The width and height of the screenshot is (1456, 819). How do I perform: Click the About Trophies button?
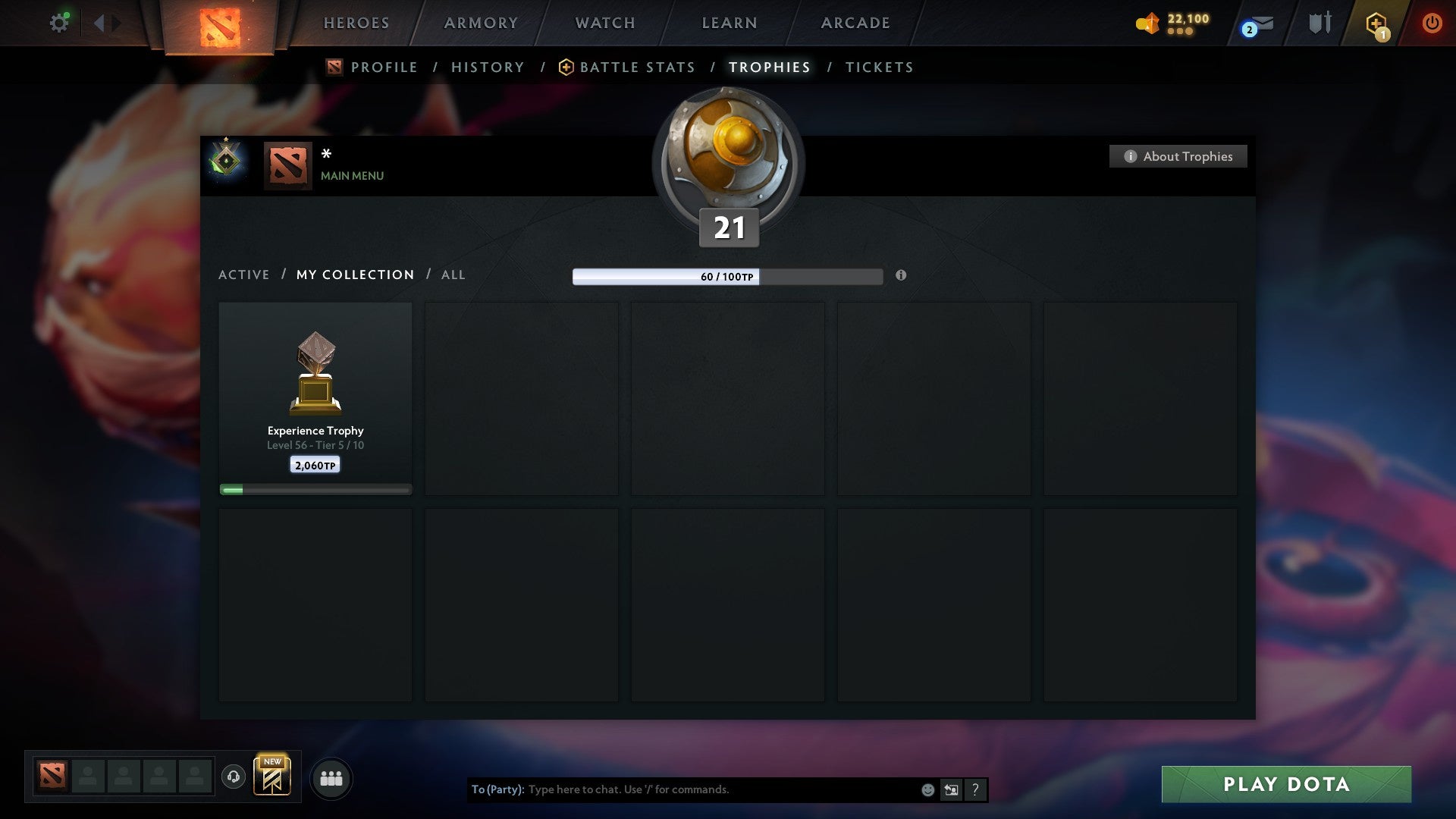point(1178,156)
